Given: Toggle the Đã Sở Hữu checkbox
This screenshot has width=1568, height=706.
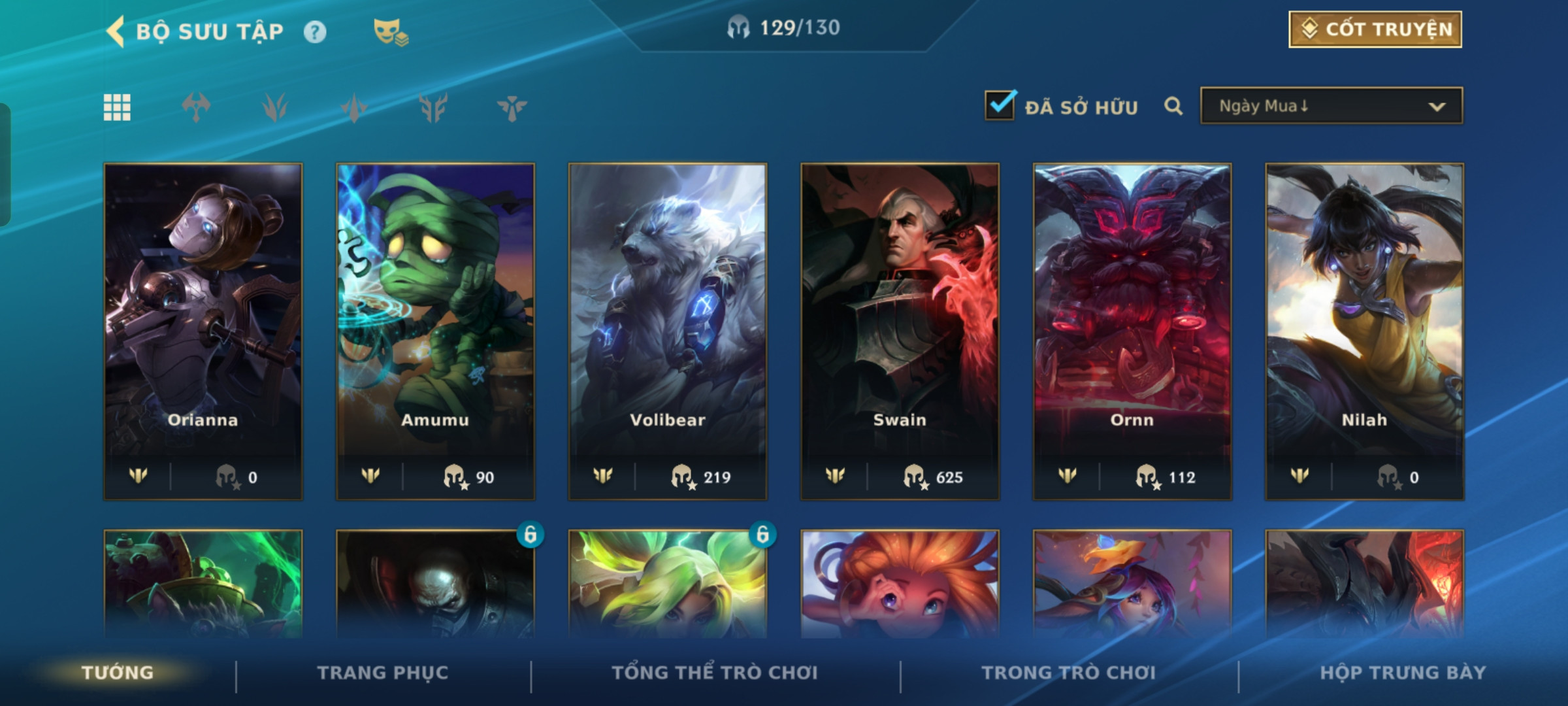Looking at the screenshot, I should [1000, 106].
